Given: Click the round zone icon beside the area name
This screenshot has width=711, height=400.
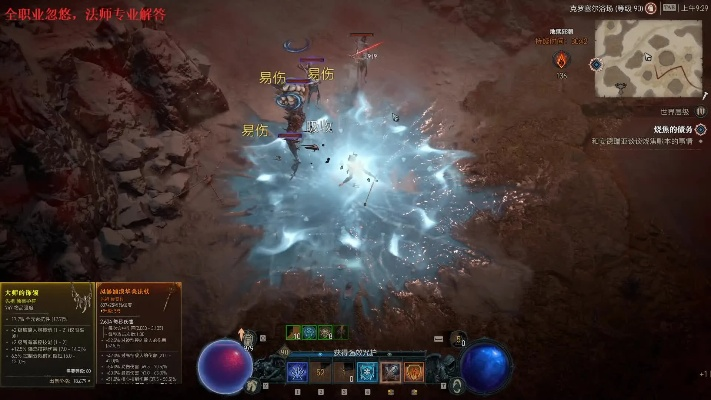Looking at the screenshot, I should coord(650,8).
